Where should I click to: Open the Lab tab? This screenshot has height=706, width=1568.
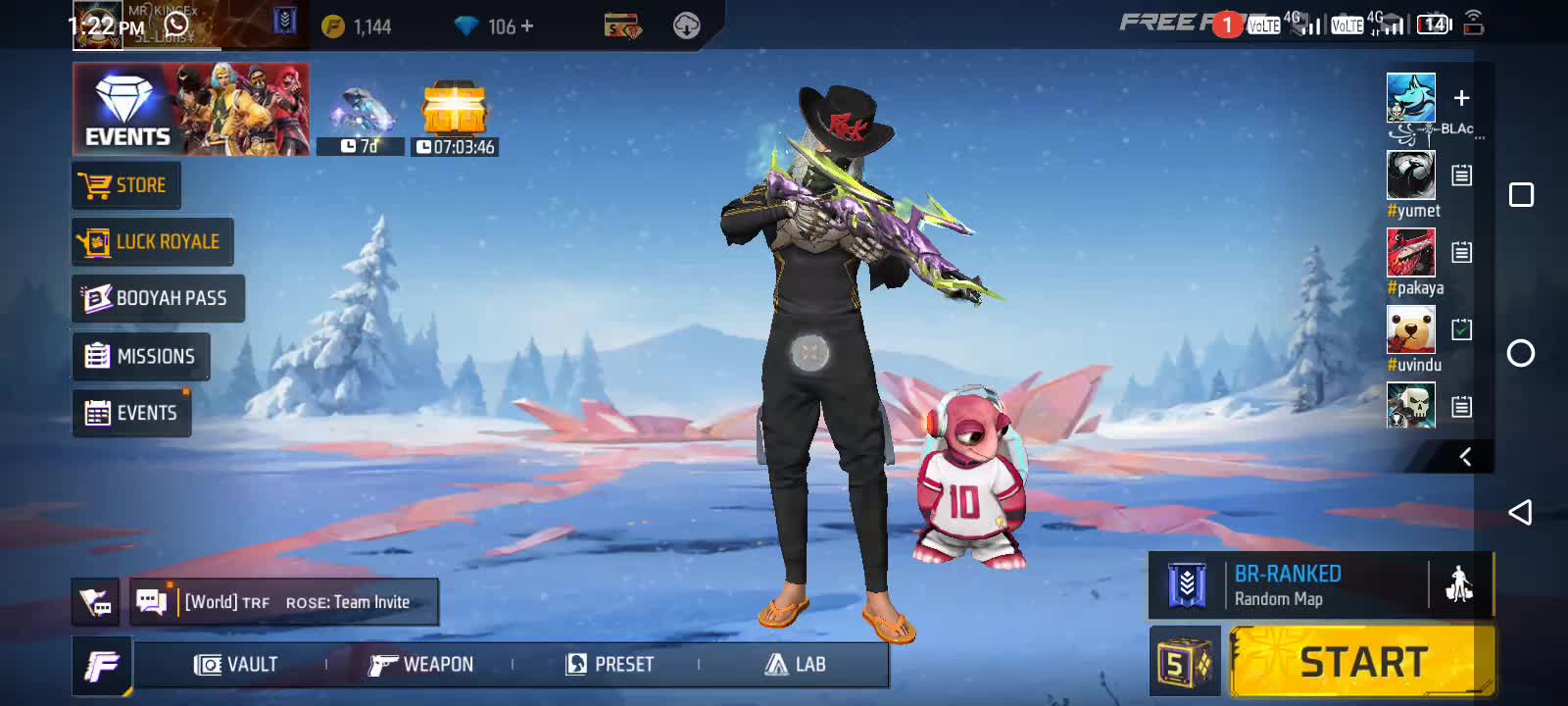pyautogui.click(x=795, y=665)
